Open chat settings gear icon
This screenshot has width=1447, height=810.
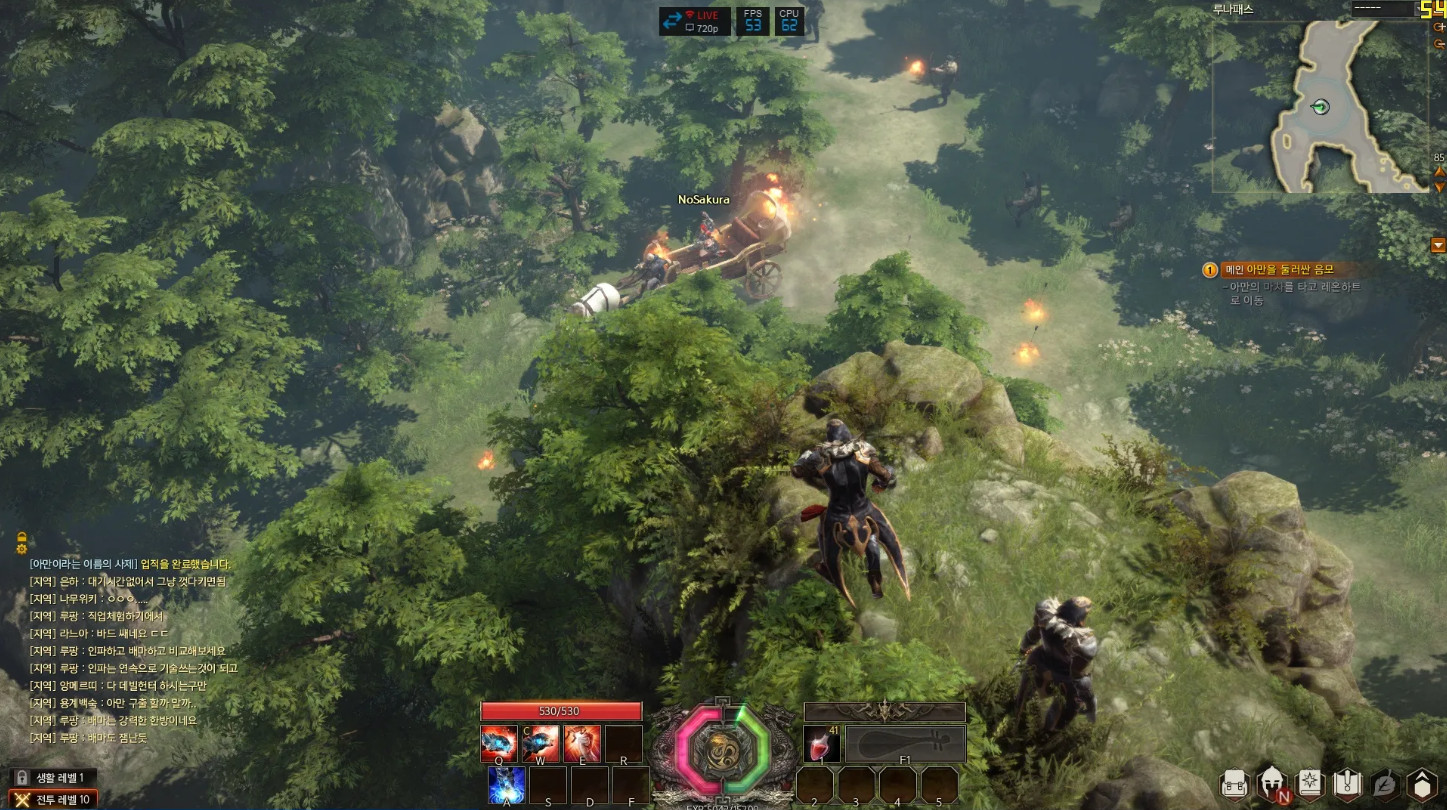pos(20,548)
